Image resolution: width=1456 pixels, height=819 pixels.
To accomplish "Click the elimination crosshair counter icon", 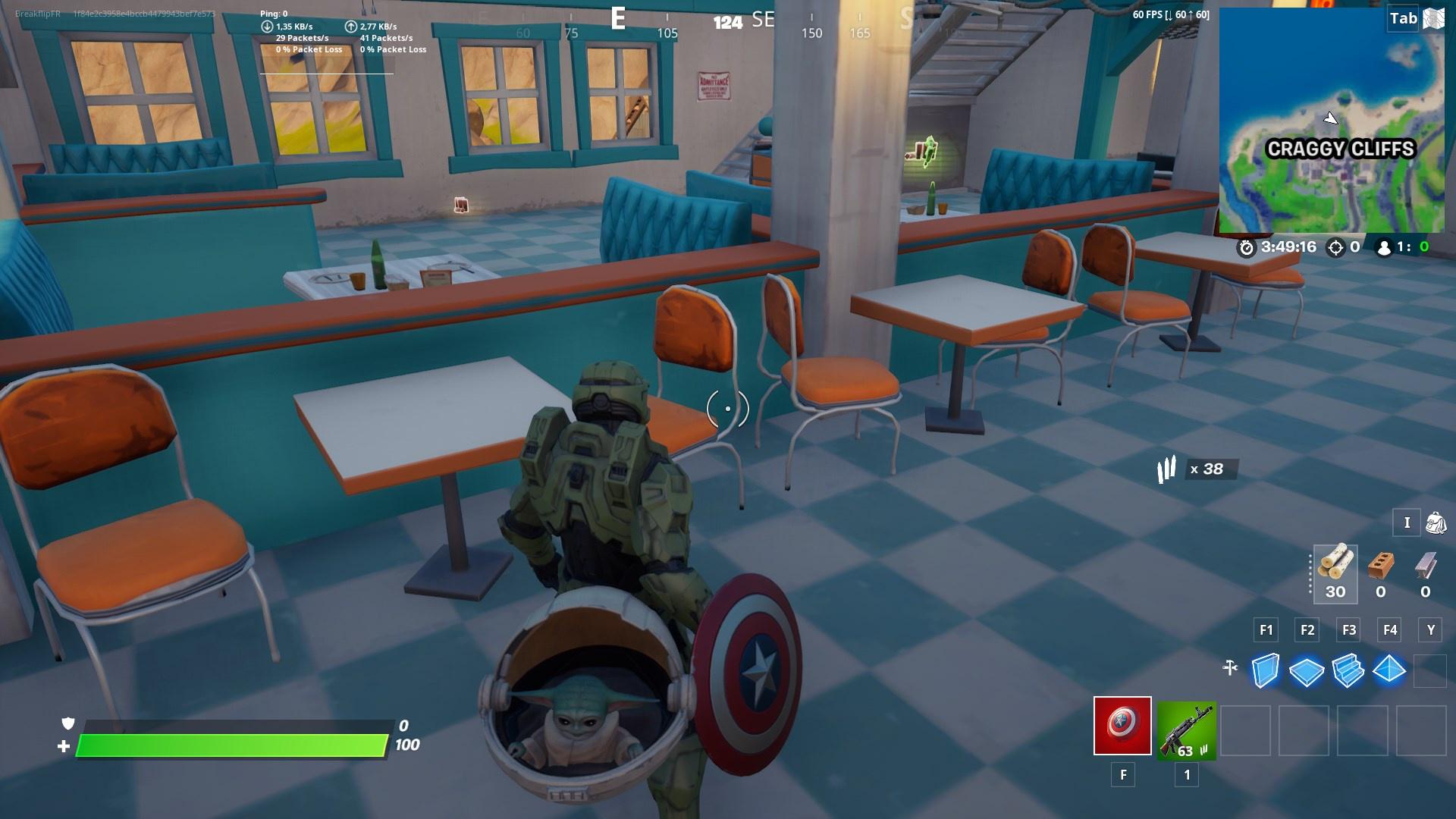I will 1335,247.
